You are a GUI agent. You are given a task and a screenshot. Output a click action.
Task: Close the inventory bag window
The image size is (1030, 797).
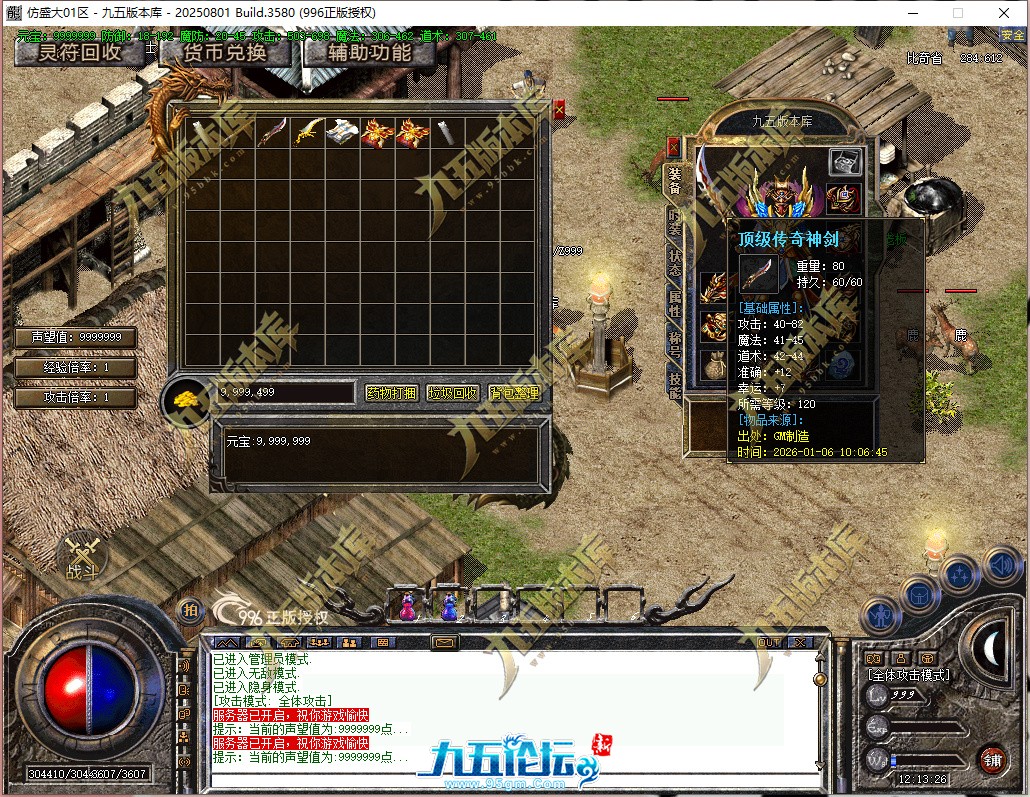(559, 109)
